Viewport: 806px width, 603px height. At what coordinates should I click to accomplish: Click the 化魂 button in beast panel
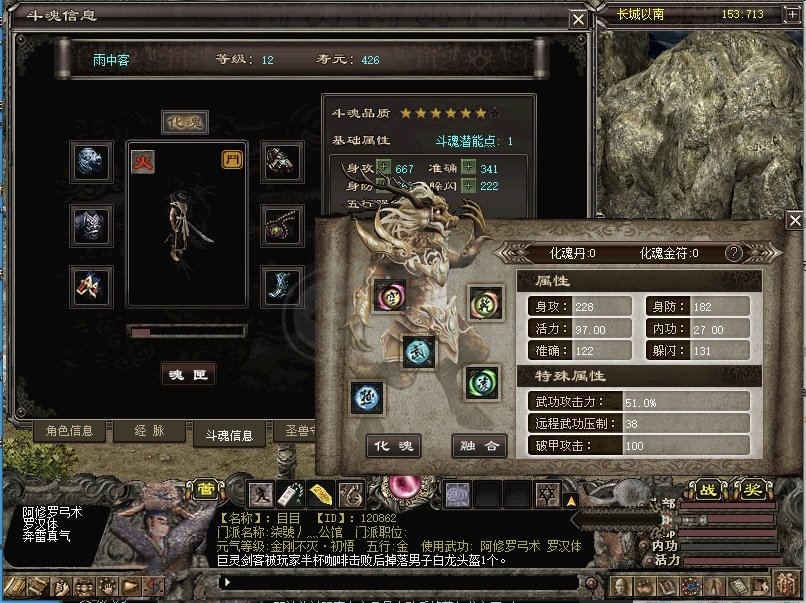pos(391,446)
